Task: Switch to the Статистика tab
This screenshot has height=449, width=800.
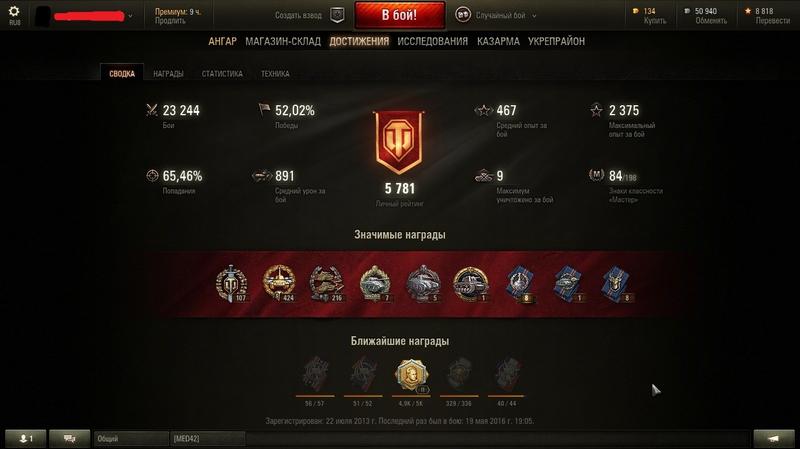Action: point(222,73)
